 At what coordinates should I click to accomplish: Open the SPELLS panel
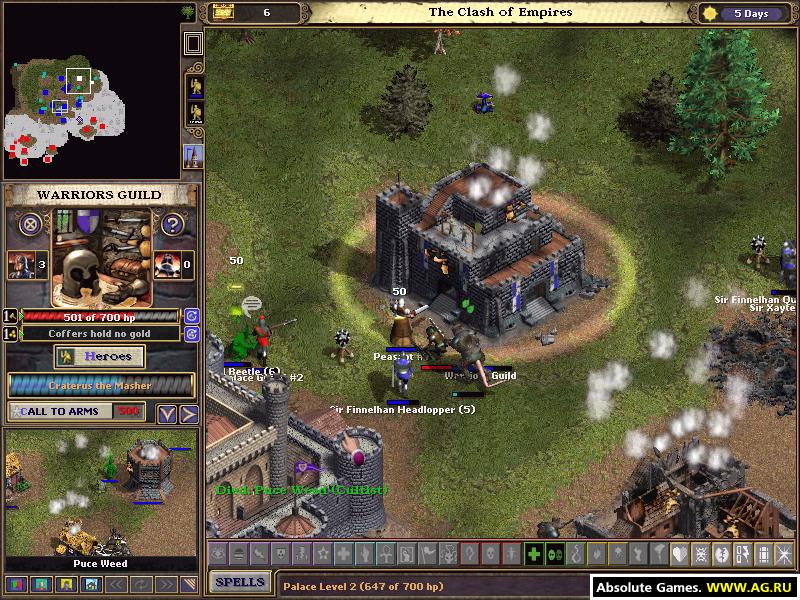(240, 582)
